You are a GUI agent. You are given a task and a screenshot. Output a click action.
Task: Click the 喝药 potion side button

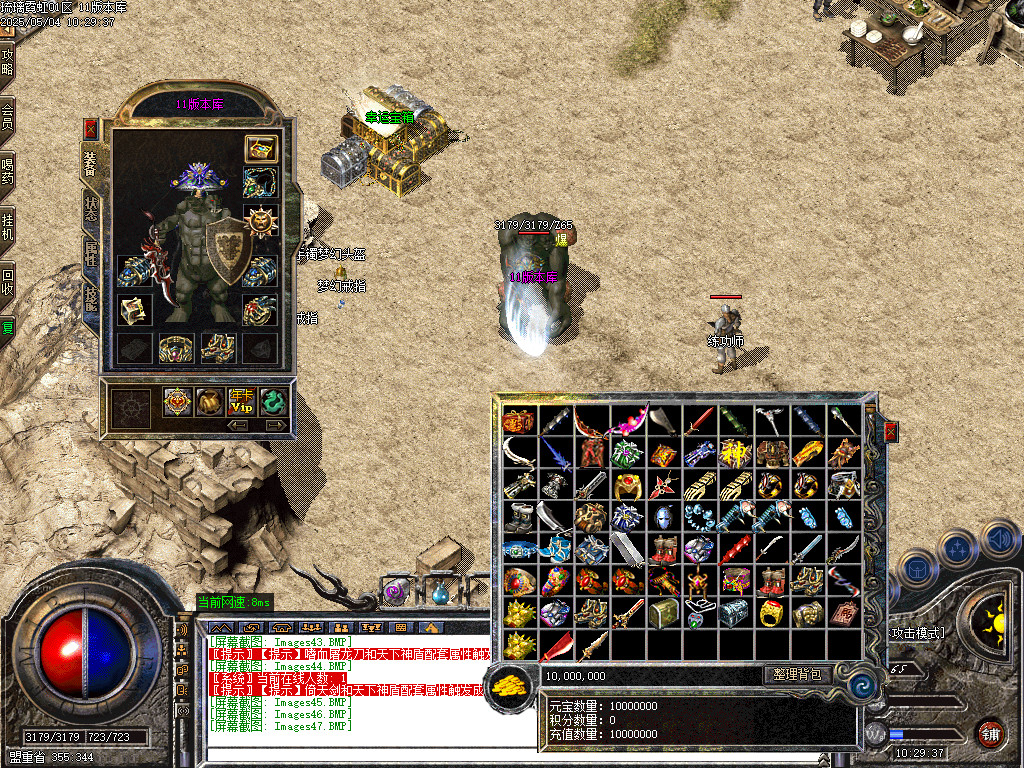tap(8, 172)
